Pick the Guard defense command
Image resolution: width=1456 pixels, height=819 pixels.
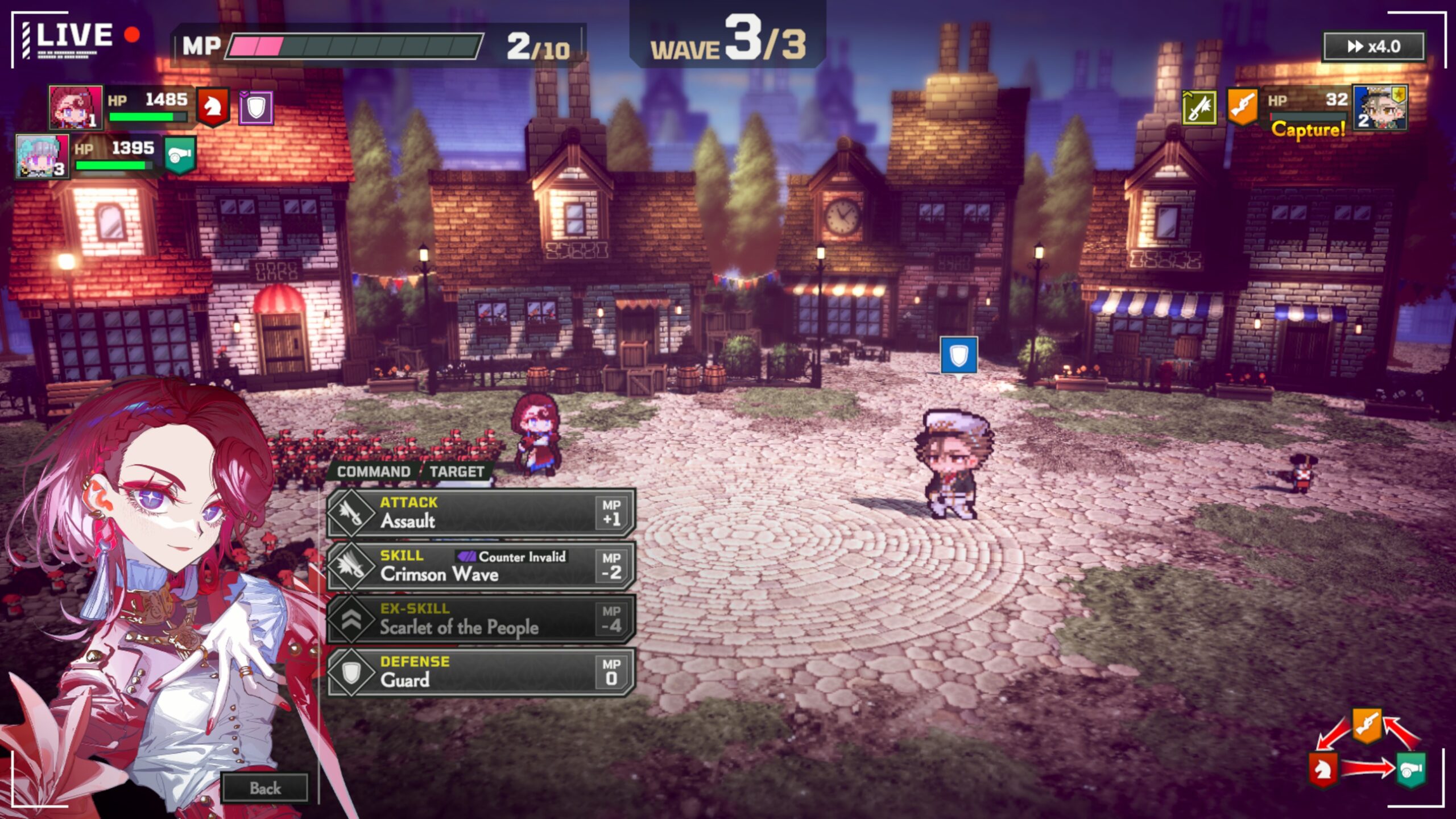tap(481, 672)
